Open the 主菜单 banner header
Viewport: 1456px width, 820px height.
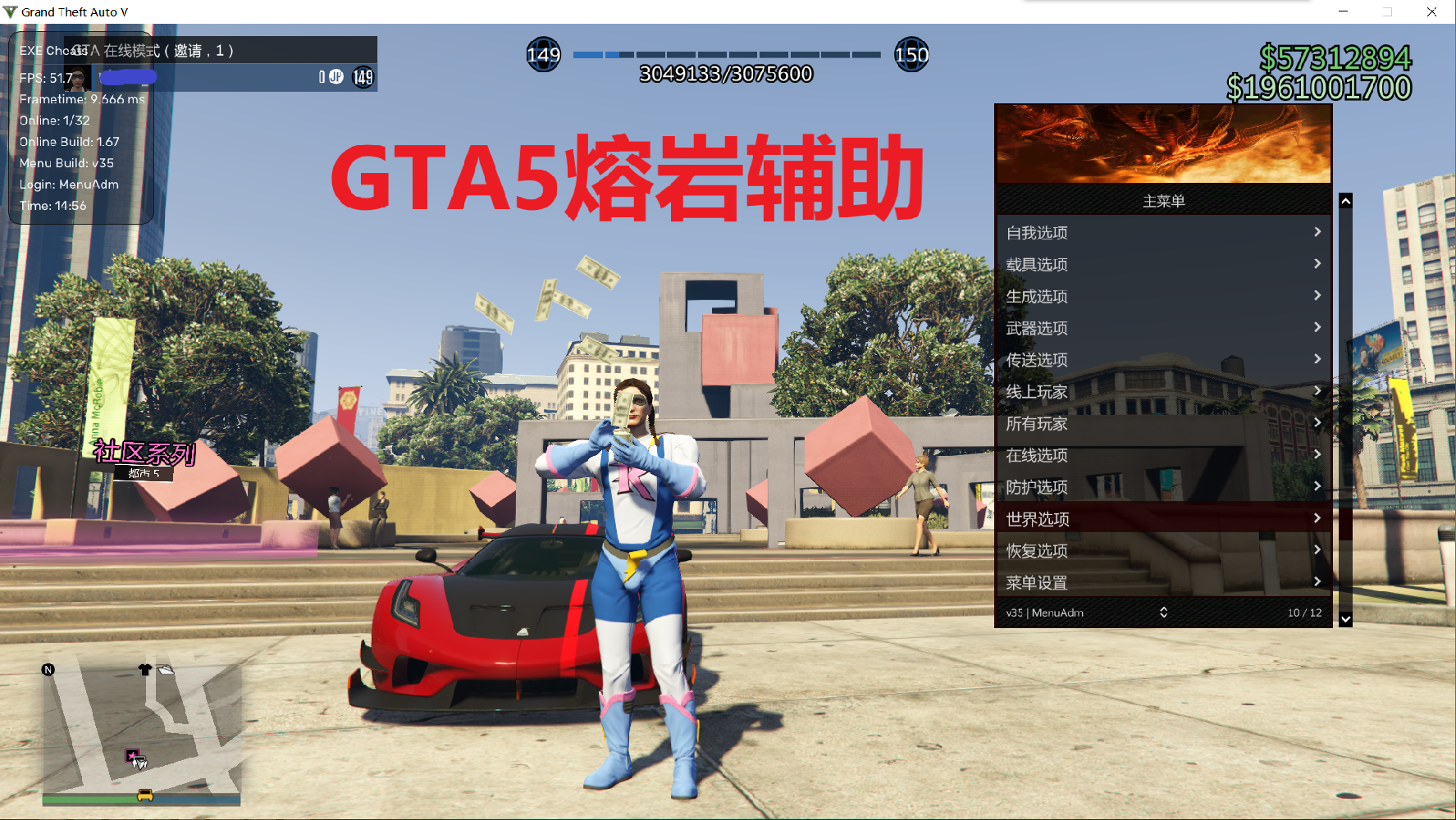coord(1162,199)
